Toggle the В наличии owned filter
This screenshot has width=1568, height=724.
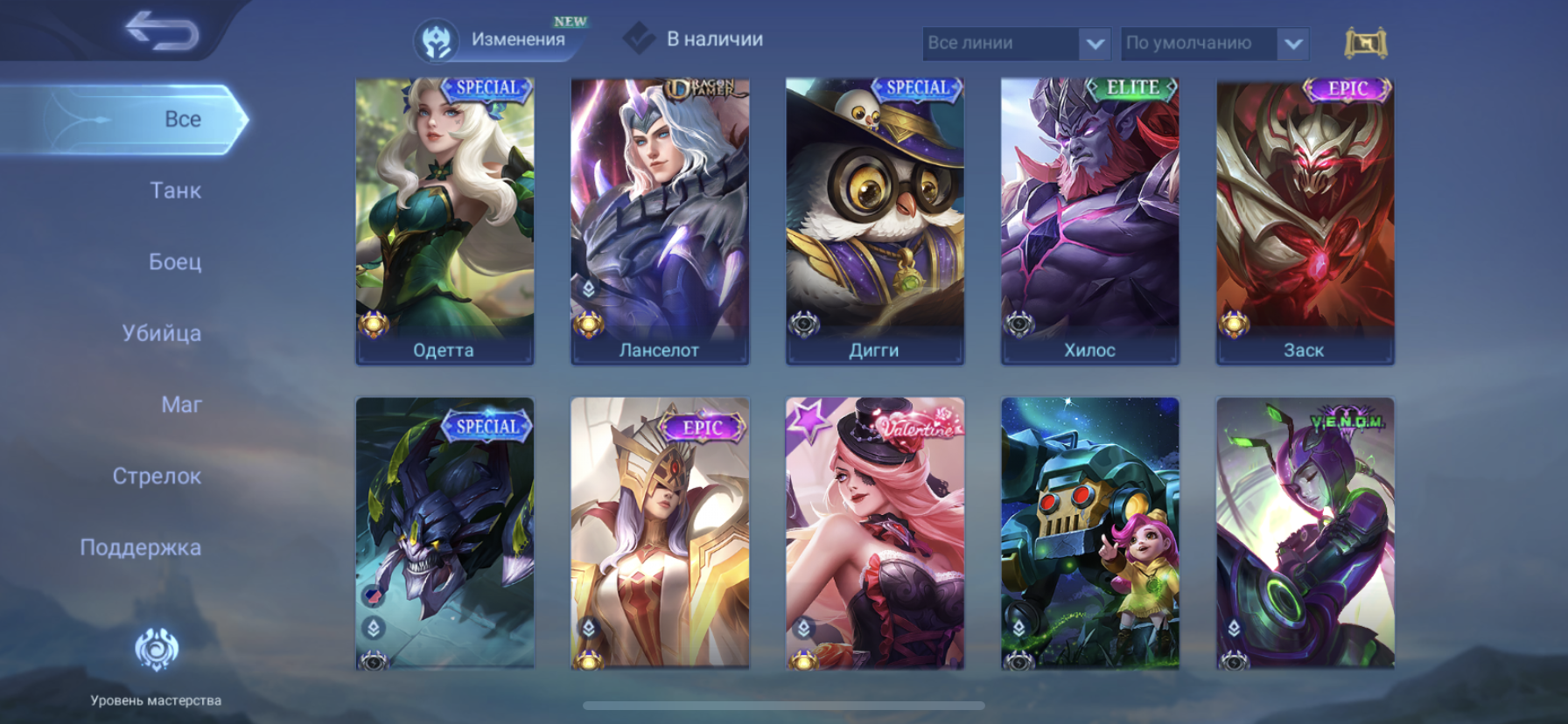point(694,39)
